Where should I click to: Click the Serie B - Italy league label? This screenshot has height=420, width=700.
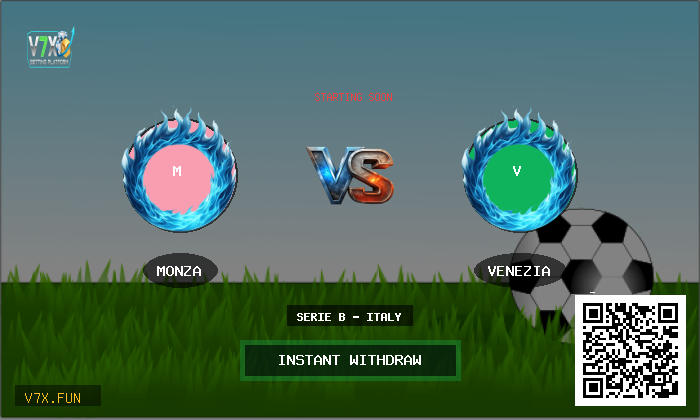click(349, 317)
